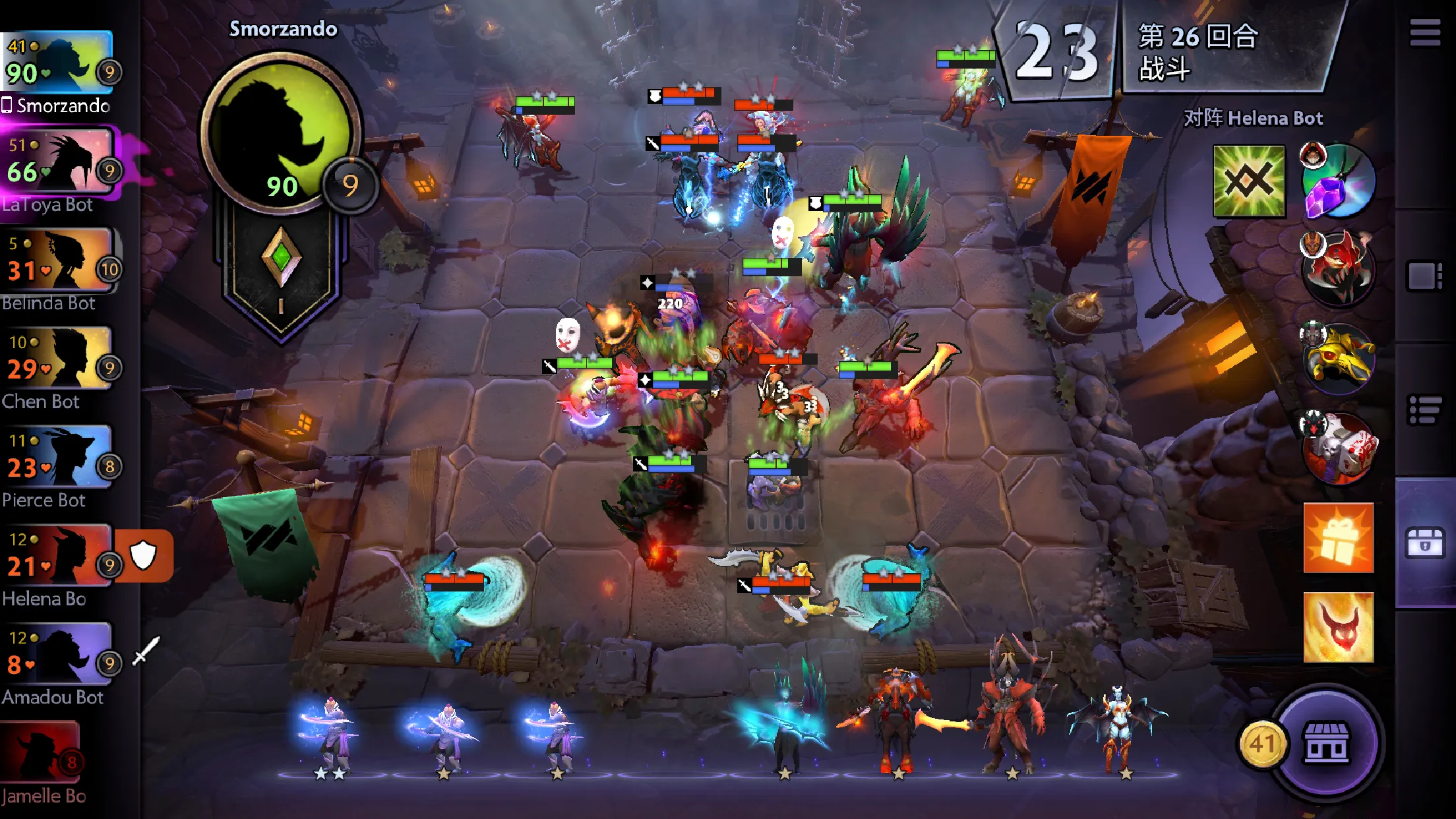Select the red demon hero portrait
The height and width of the screenshot is (819, 1456).
1337,268
